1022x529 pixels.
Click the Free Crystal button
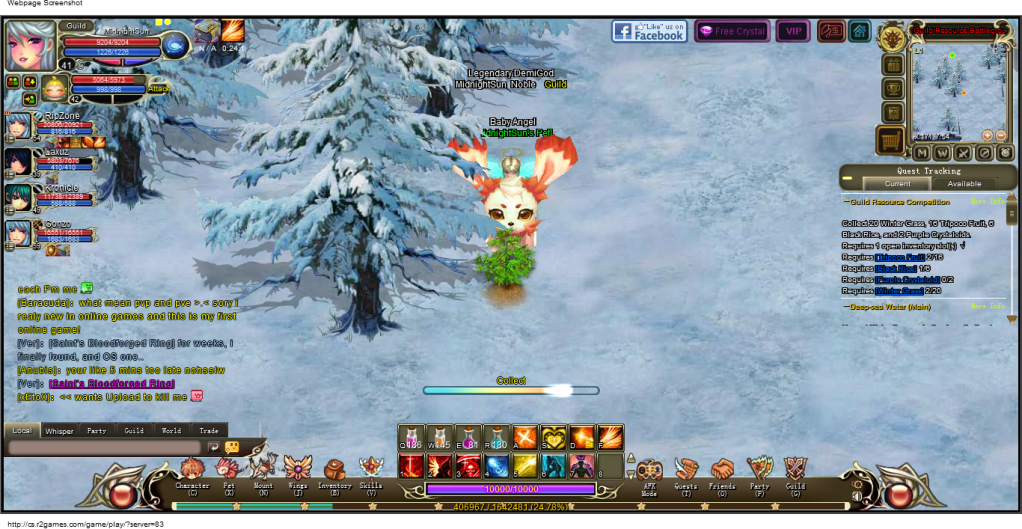(733, 32)
